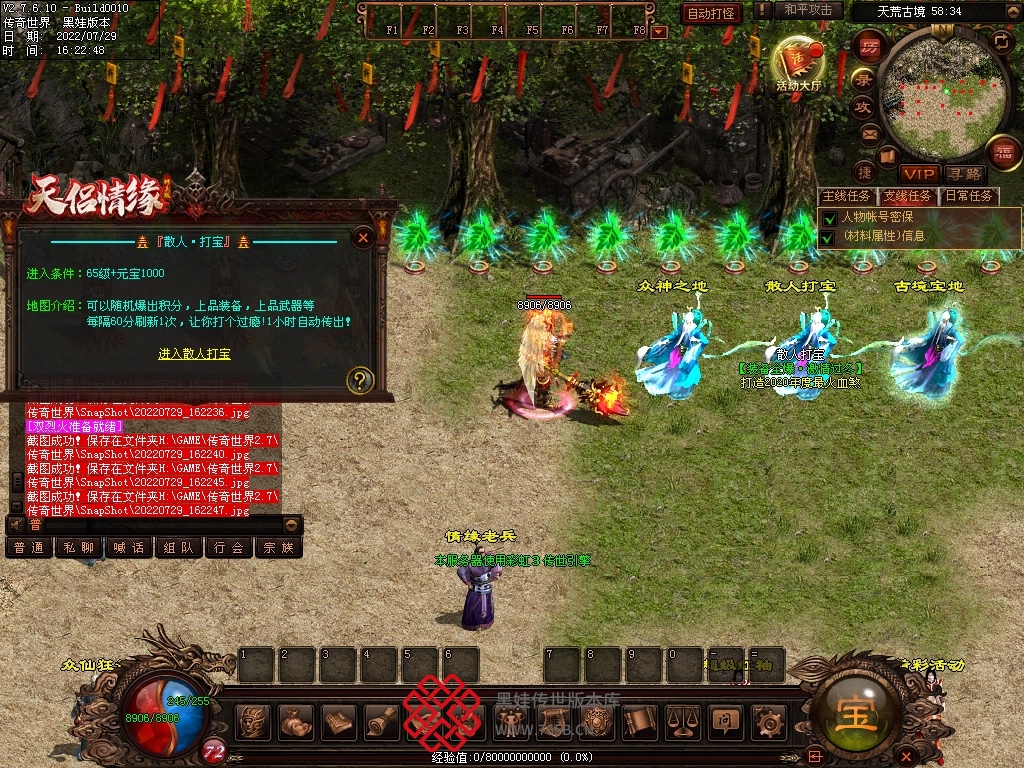Screen dimensions: 1024x768
Task: Open the question mark help button
Action: (x=359, y=379)
